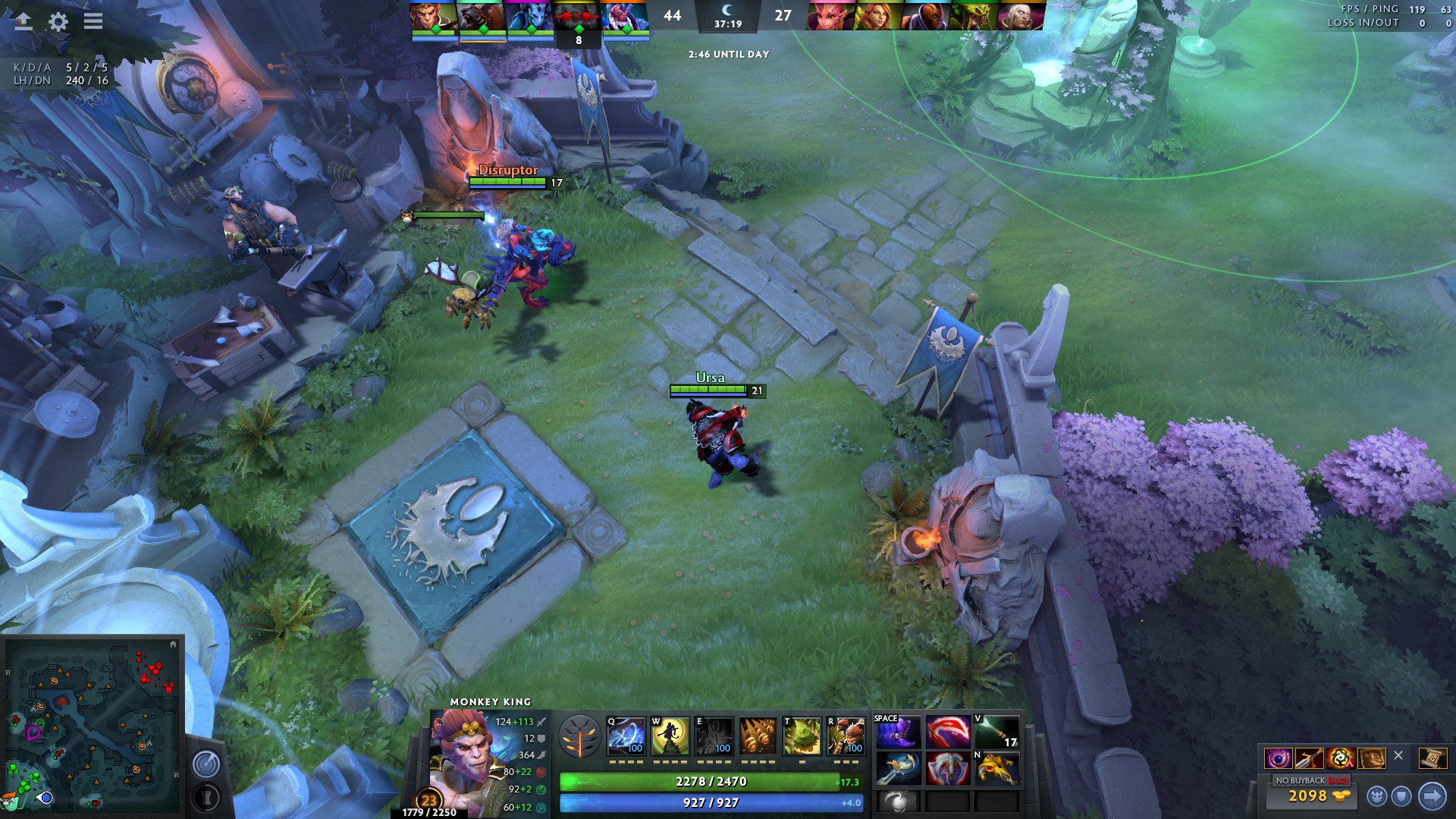Image resolution: width=1456 pixels, height=819 pixels.
Task: Select the golden helm neutral item slot
Action: click(996, 769)
